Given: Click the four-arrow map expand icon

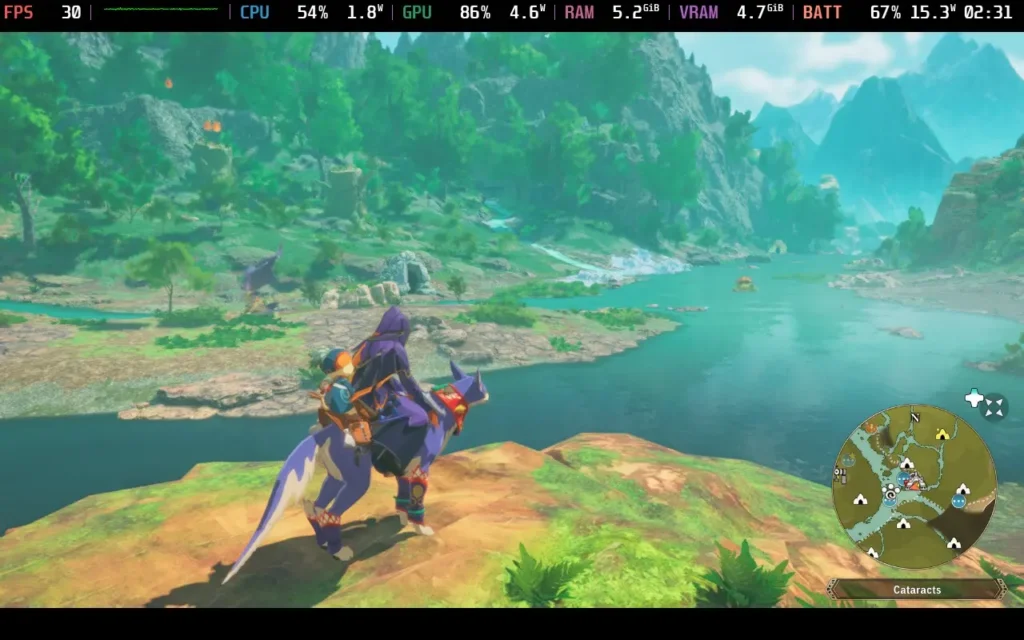Looking at the screenshot, I should tap(994, 406).
